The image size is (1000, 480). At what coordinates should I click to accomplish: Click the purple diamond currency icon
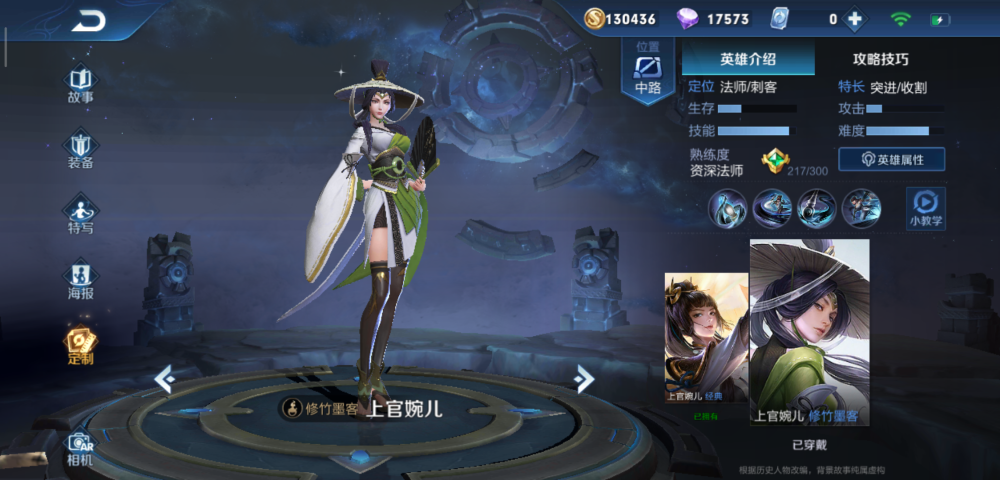tap(688, 19)
